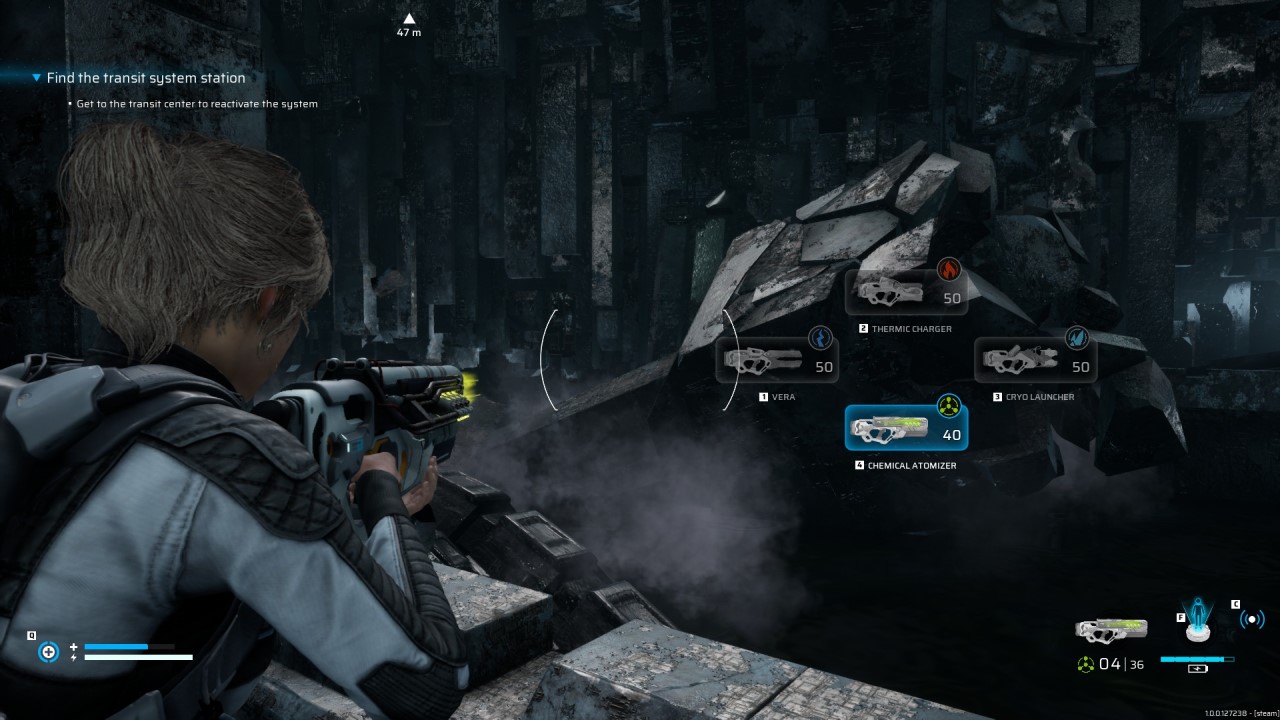Click the Cryo Launcher ice element icon
Image resolution: width=1280 pixels, height=720 pixels.
[x=1079, y=338]
